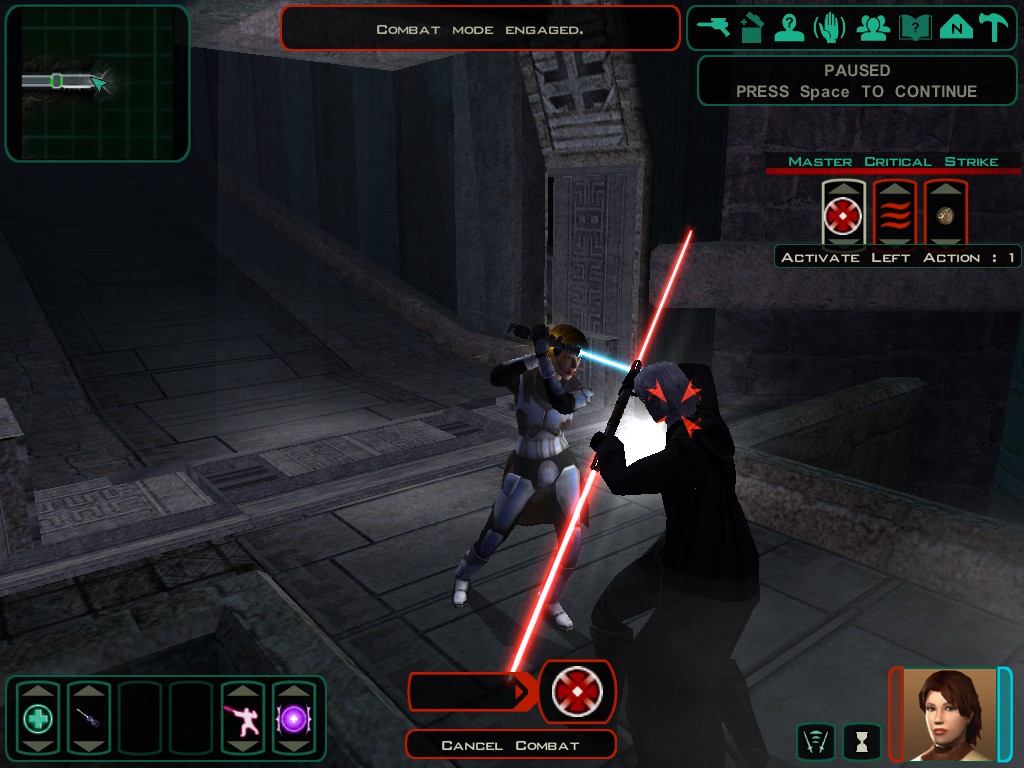Open the abilities screen with the hand icon

[x=830, y=27]
